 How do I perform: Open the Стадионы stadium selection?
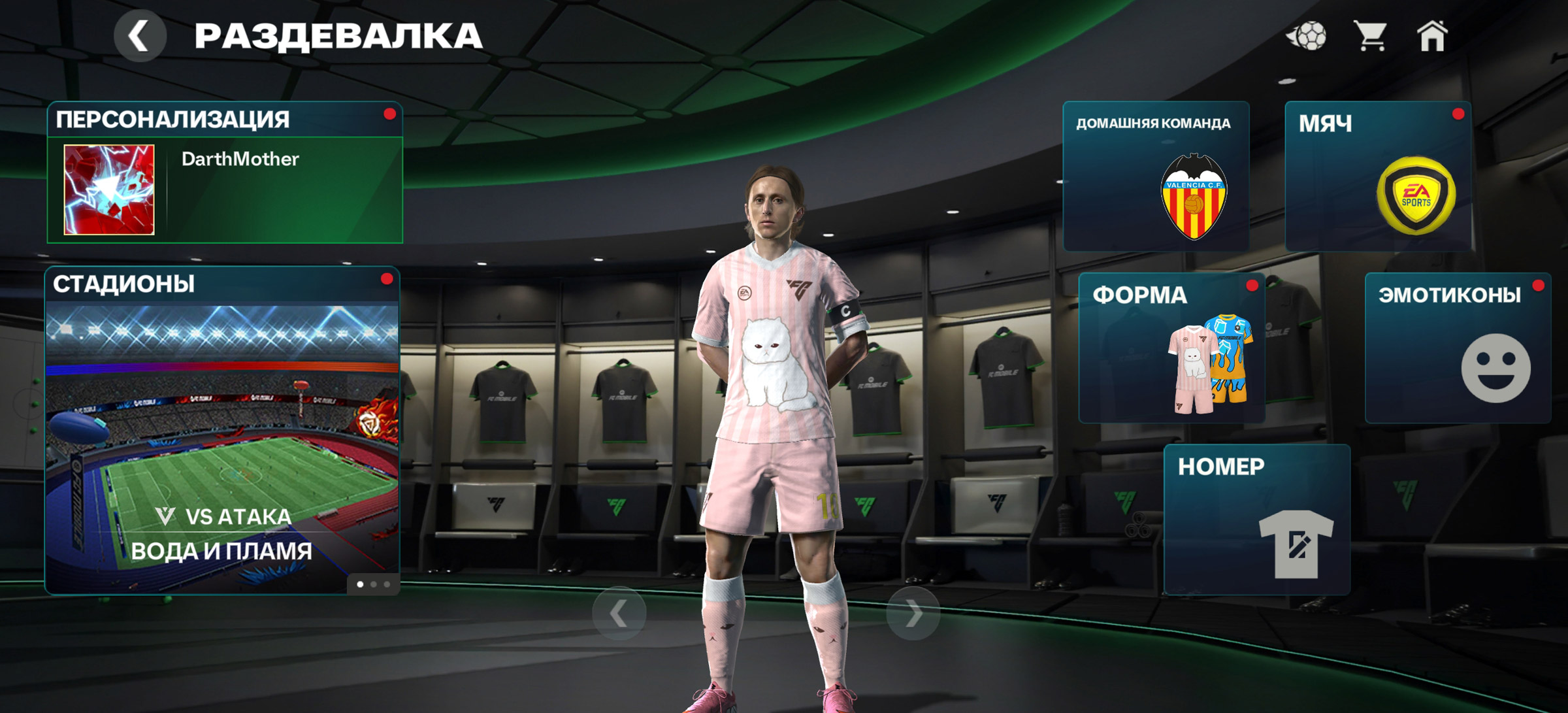pyautogui.click(x=222, y=431)
